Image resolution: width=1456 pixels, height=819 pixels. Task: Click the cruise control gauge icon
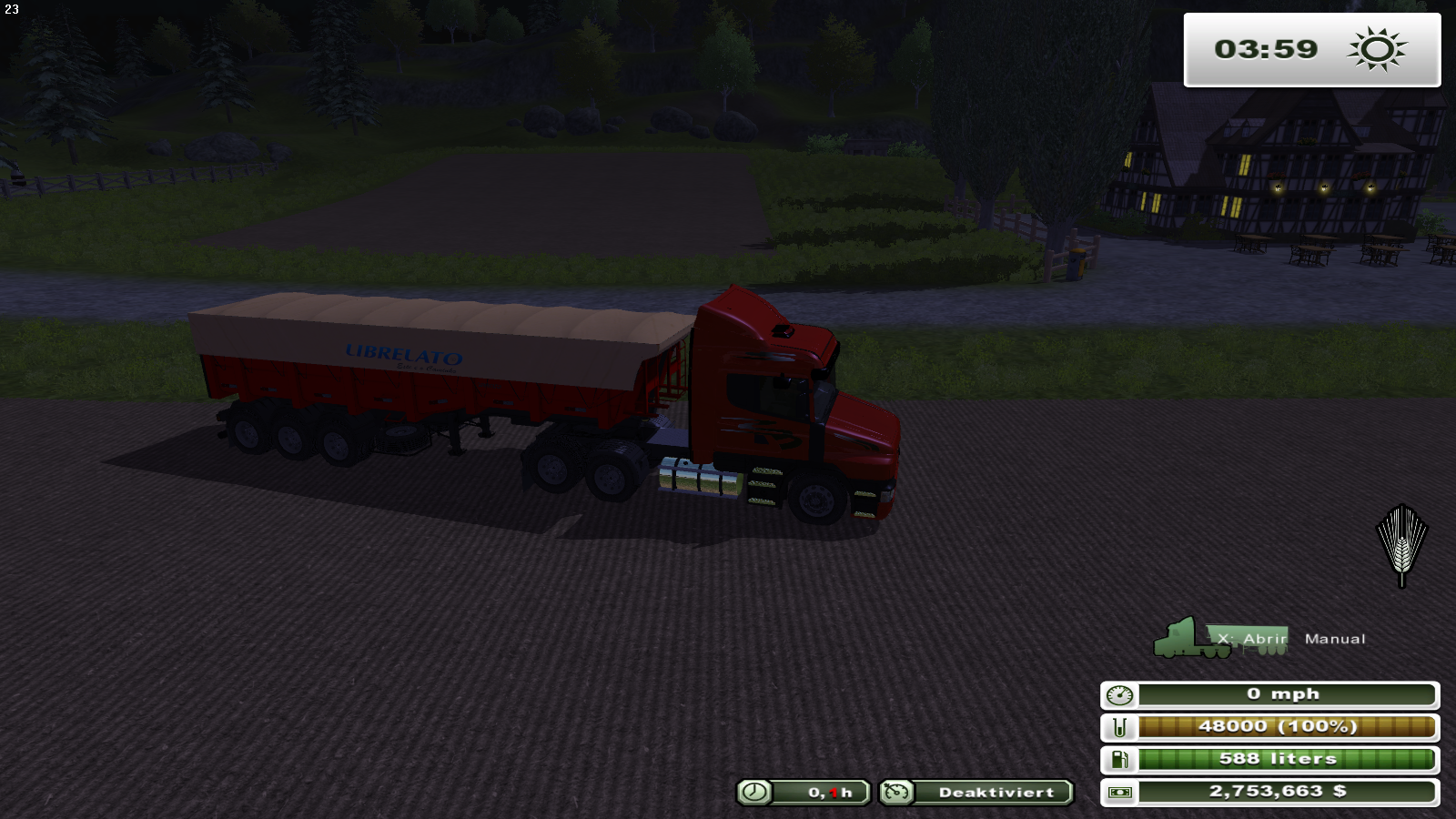pyautogui.click(x=896, y=793)
